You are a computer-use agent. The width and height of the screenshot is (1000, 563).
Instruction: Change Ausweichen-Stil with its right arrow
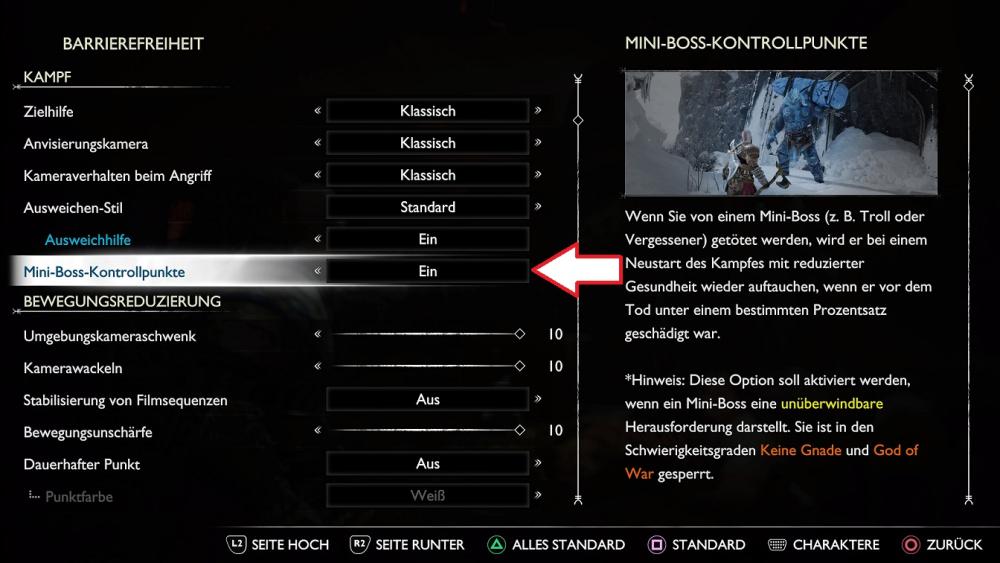pos(538,207)
